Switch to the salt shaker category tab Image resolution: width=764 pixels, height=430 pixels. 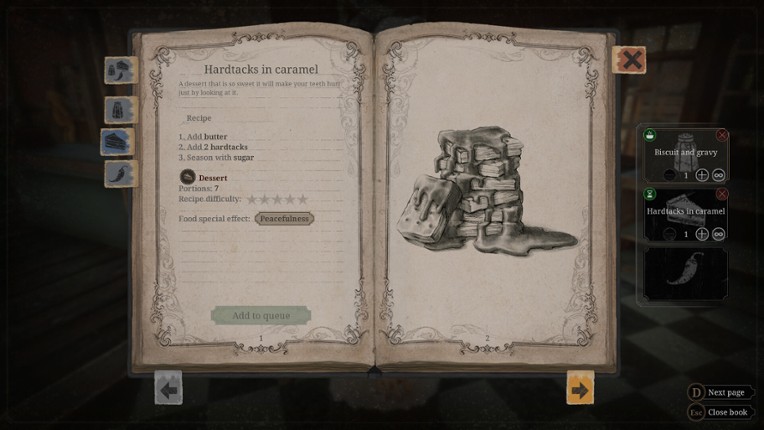120,109
